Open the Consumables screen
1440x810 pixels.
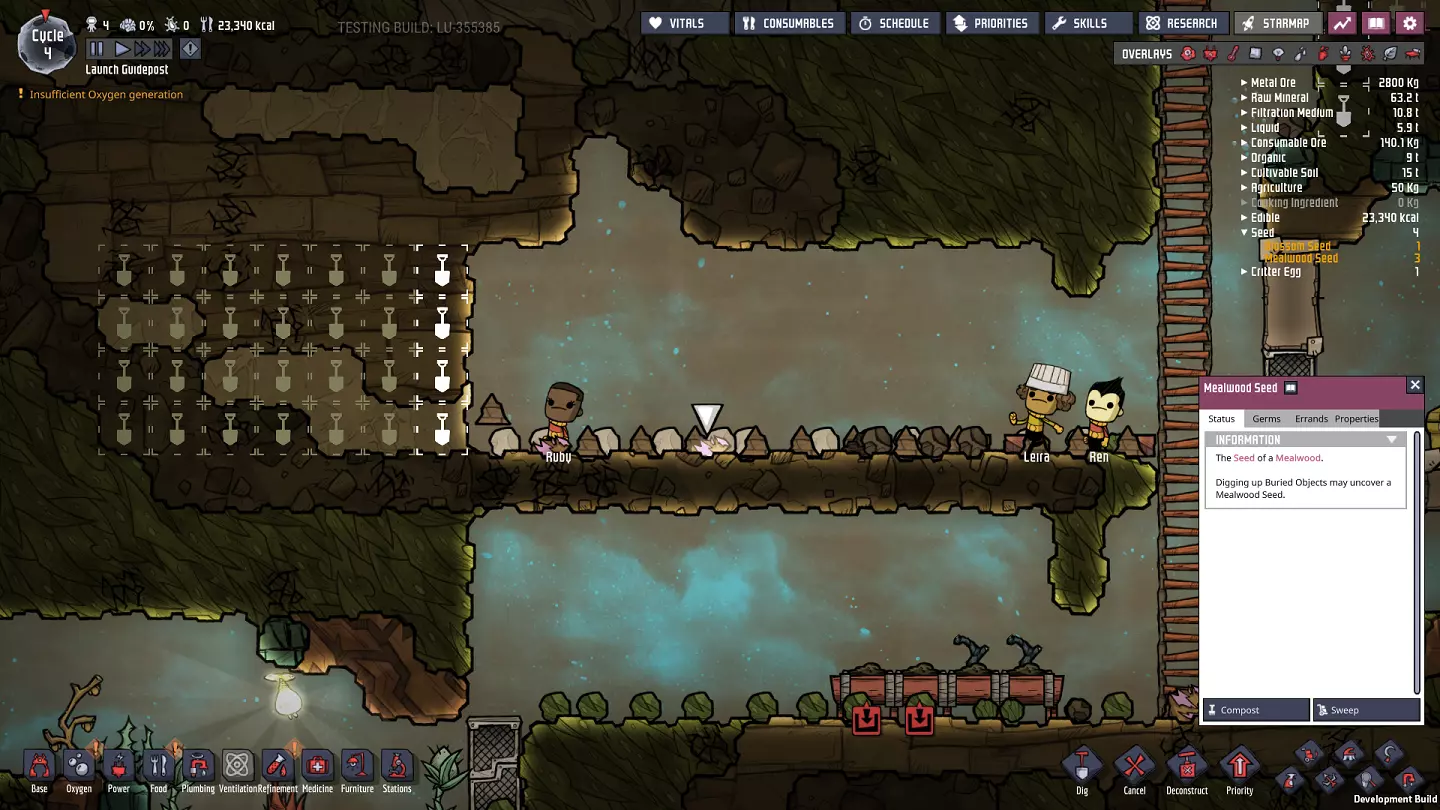[791, 23]
